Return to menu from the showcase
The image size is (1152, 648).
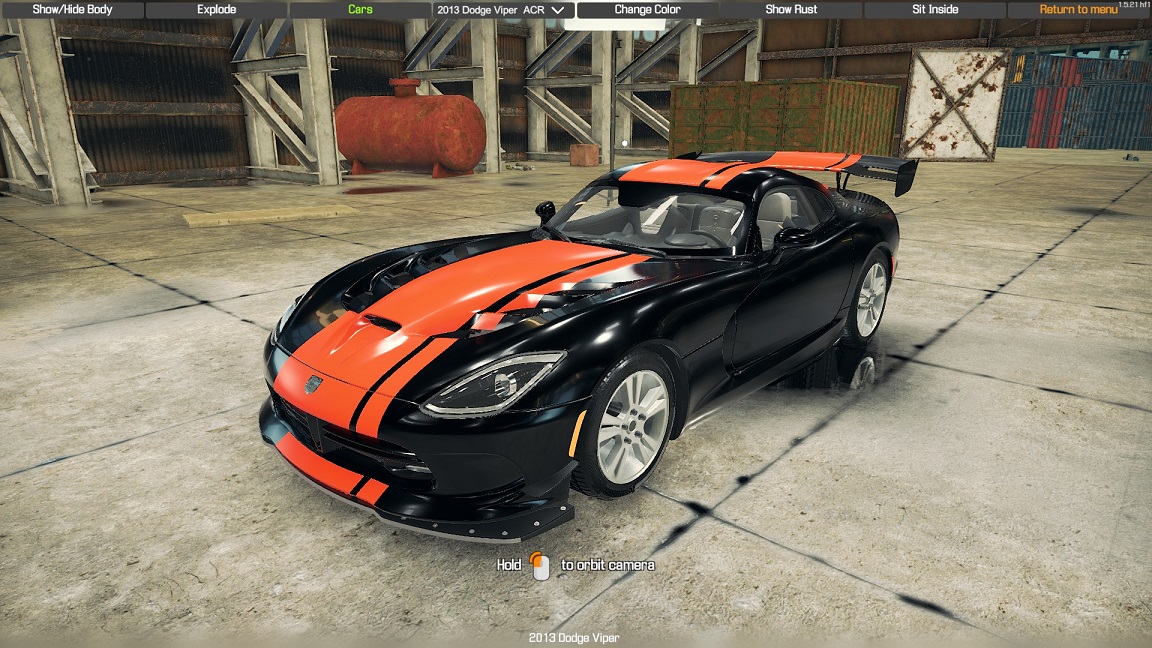1078,10
